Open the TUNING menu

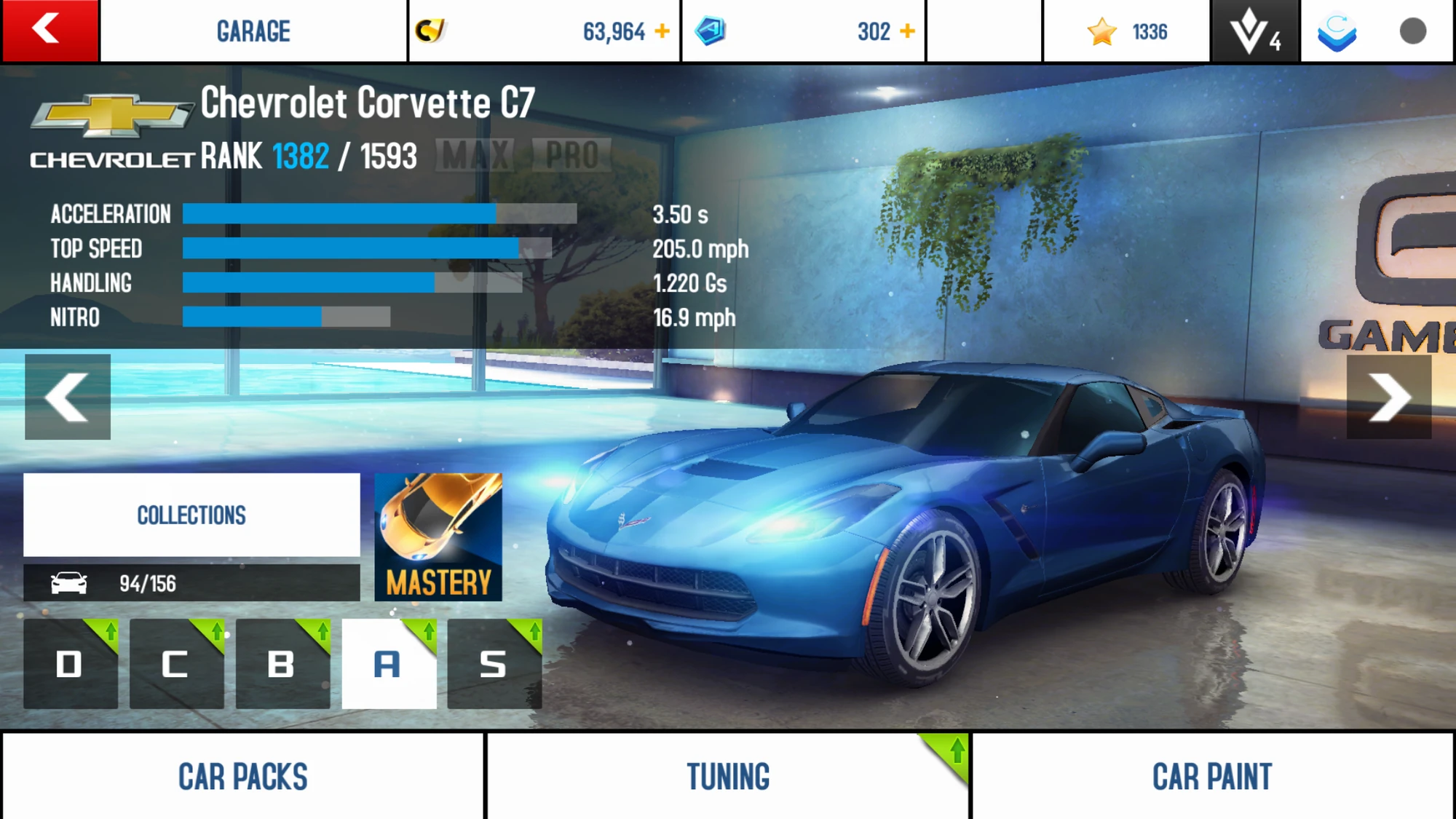click(728, 775)
